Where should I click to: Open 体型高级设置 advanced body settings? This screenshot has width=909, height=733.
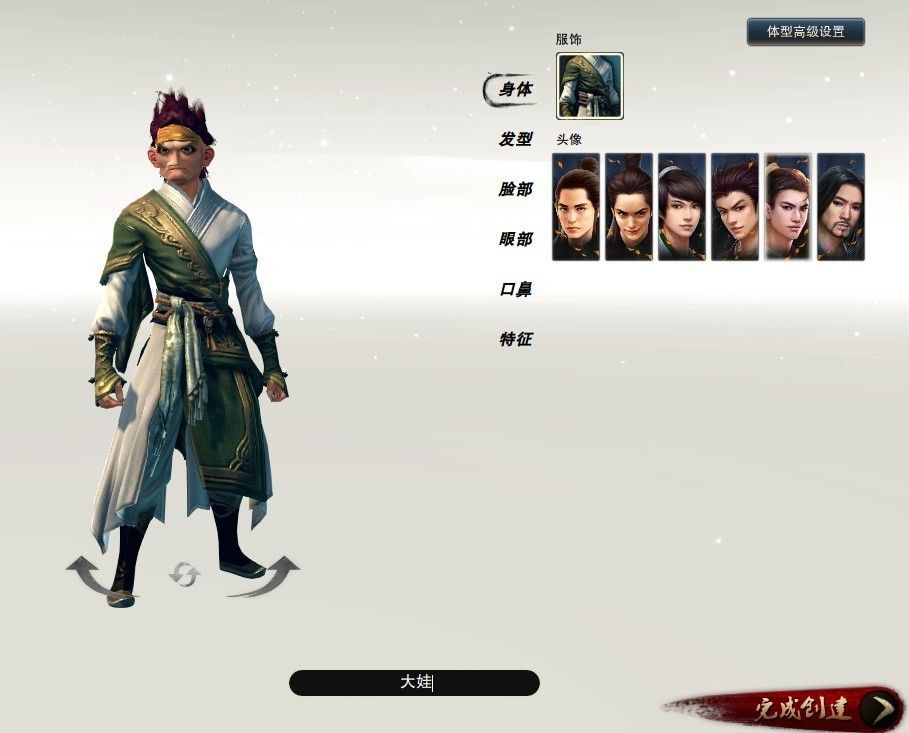(x=805, y=32)
